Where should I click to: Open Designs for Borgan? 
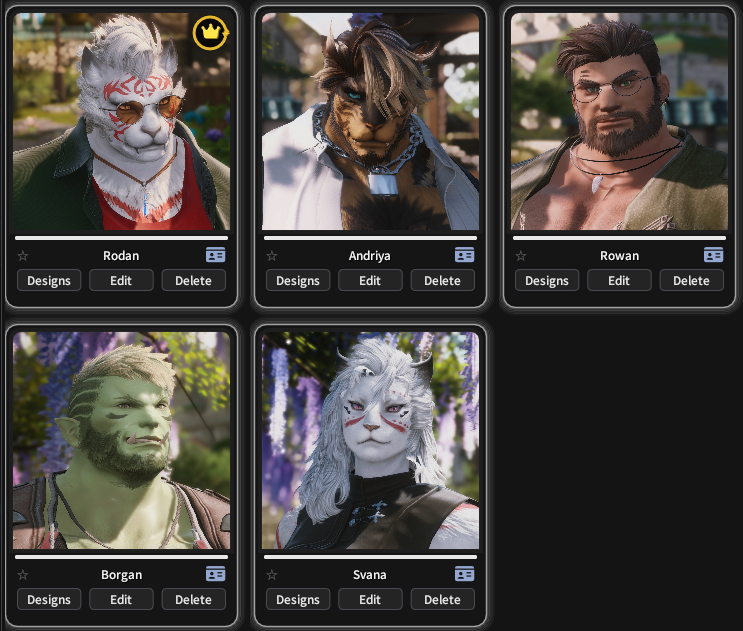[x=49, y=600]
